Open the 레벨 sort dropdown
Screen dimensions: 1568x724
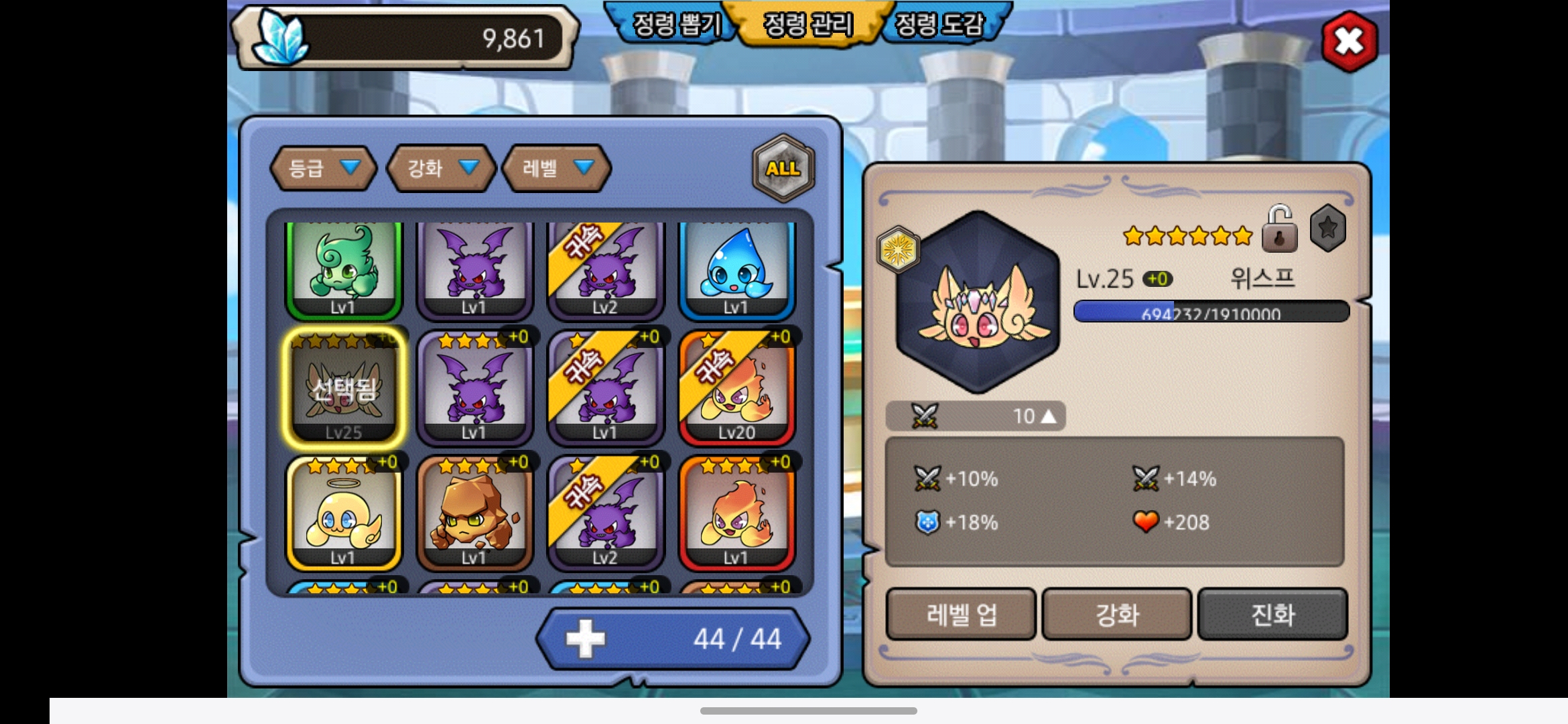pos(557,168)
